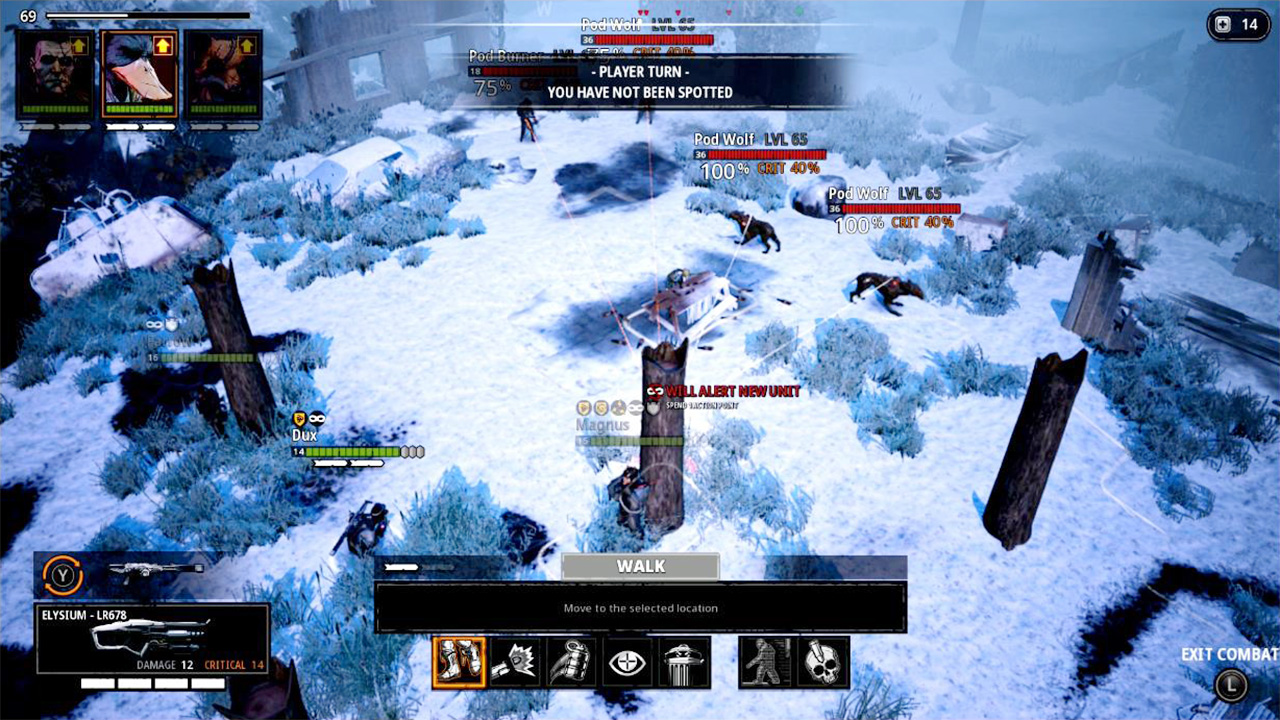This screenshot has width=1280, height=720.
Task: Click the shoot weapon muzzle-flash icon
Action: [516, 661]
